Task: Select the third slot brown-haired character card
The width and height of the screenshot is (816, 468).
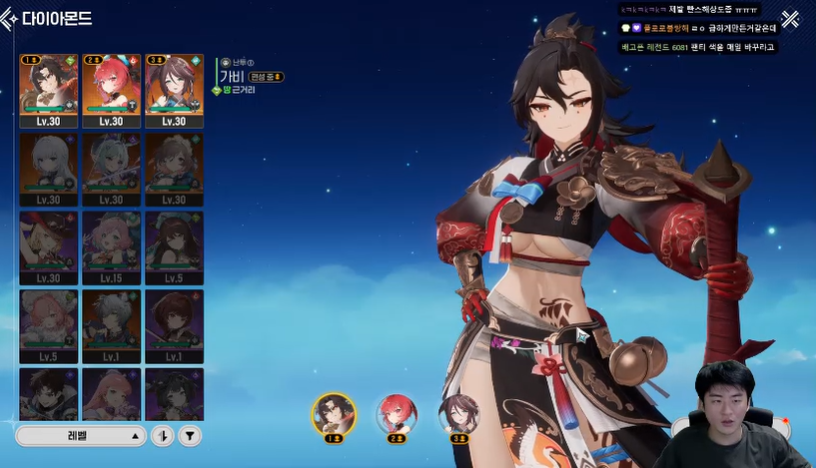Action: pos(174,90)
